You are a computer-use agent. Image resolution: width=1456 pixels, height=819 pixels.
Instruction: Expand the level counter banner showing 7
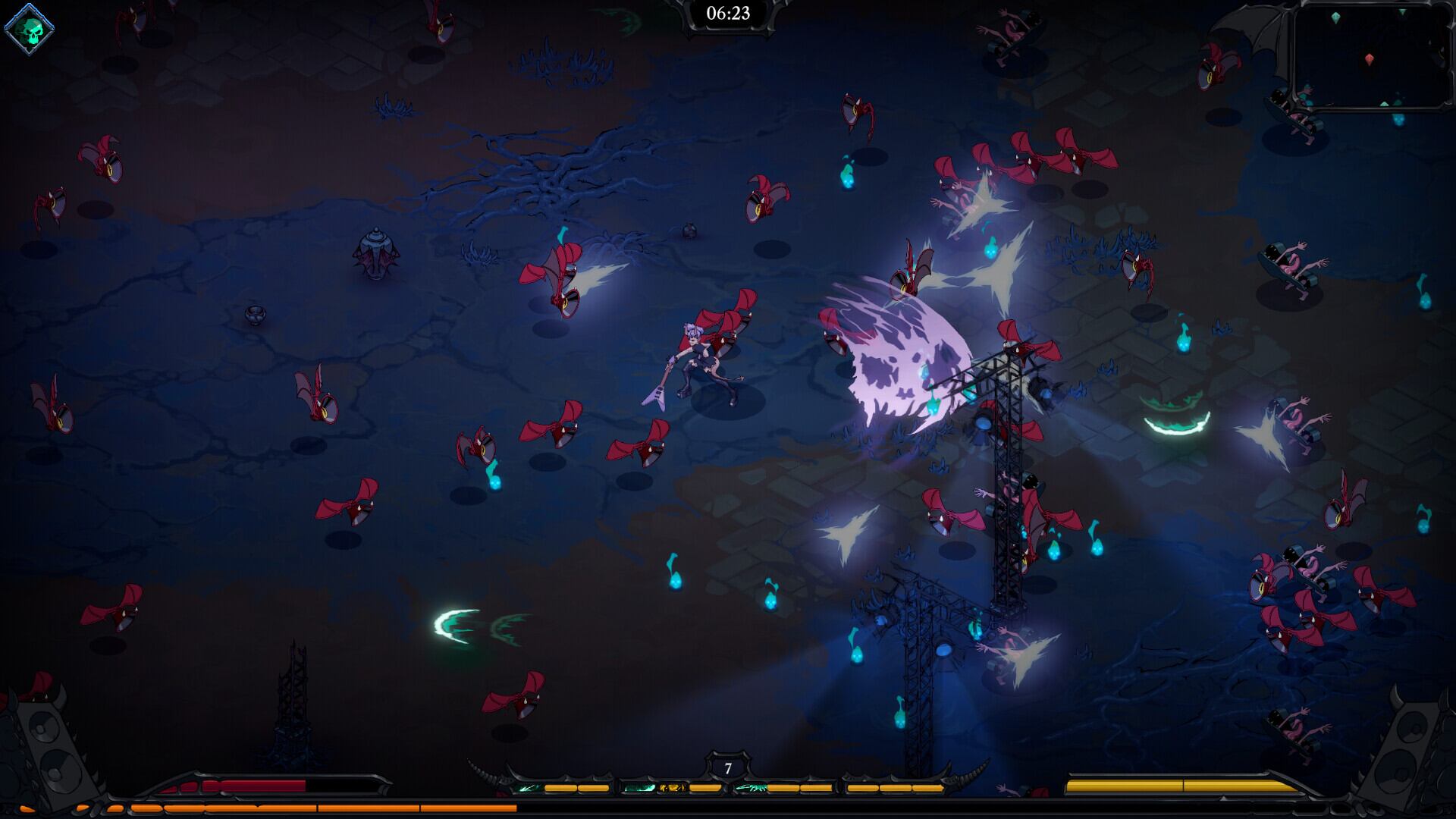coord(727,767)
